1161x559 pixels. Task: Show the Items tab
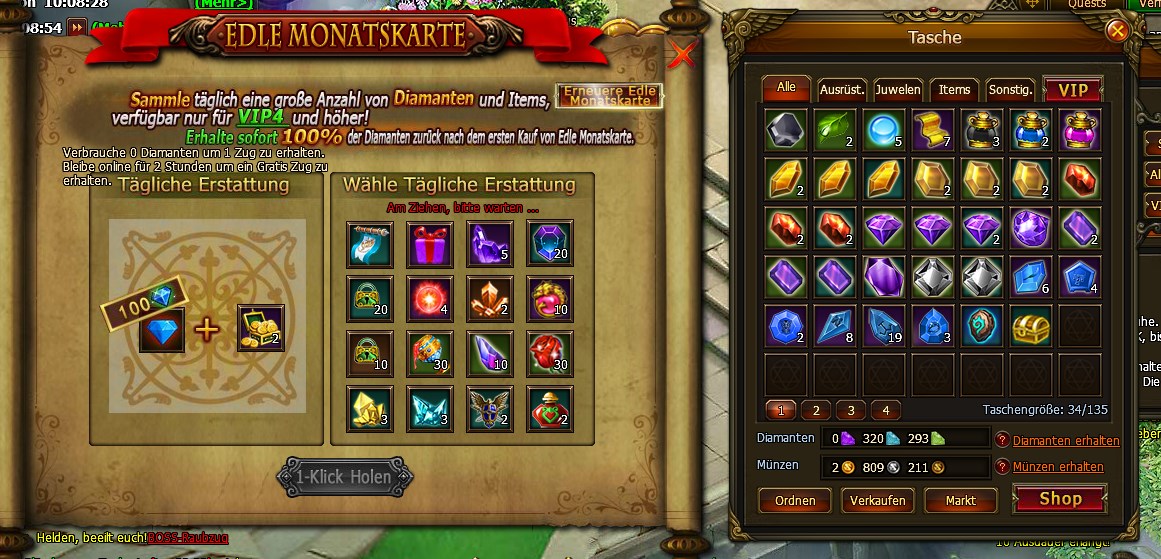pos(954,90)
